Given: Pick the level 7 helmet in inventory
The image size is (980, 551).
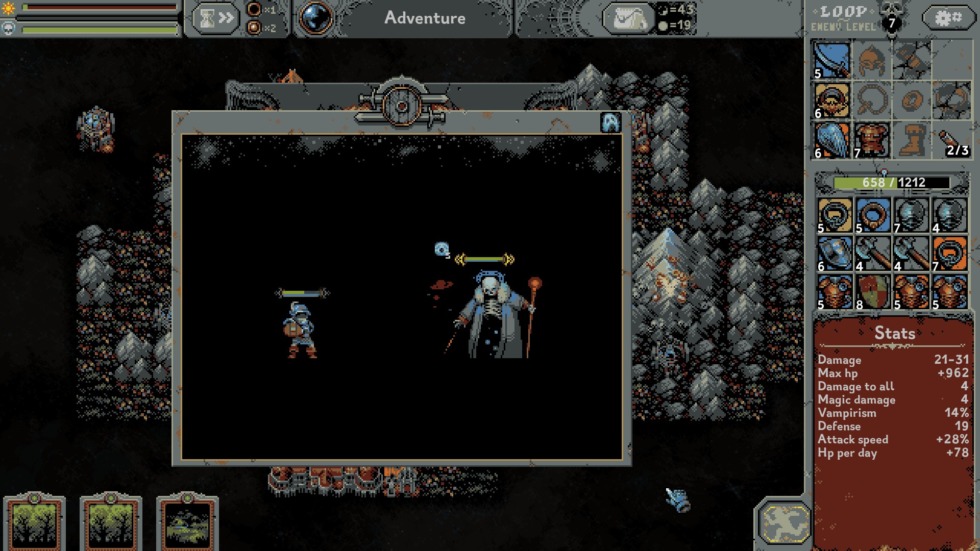Looking at the screenshot, I should pos(911,215).
